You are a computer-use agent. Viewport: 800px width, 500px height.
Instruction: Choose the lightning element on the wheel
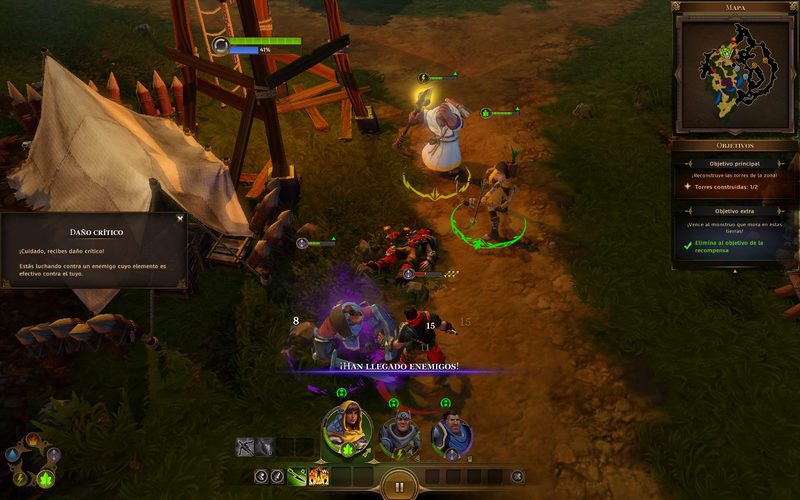click(21, 479)
